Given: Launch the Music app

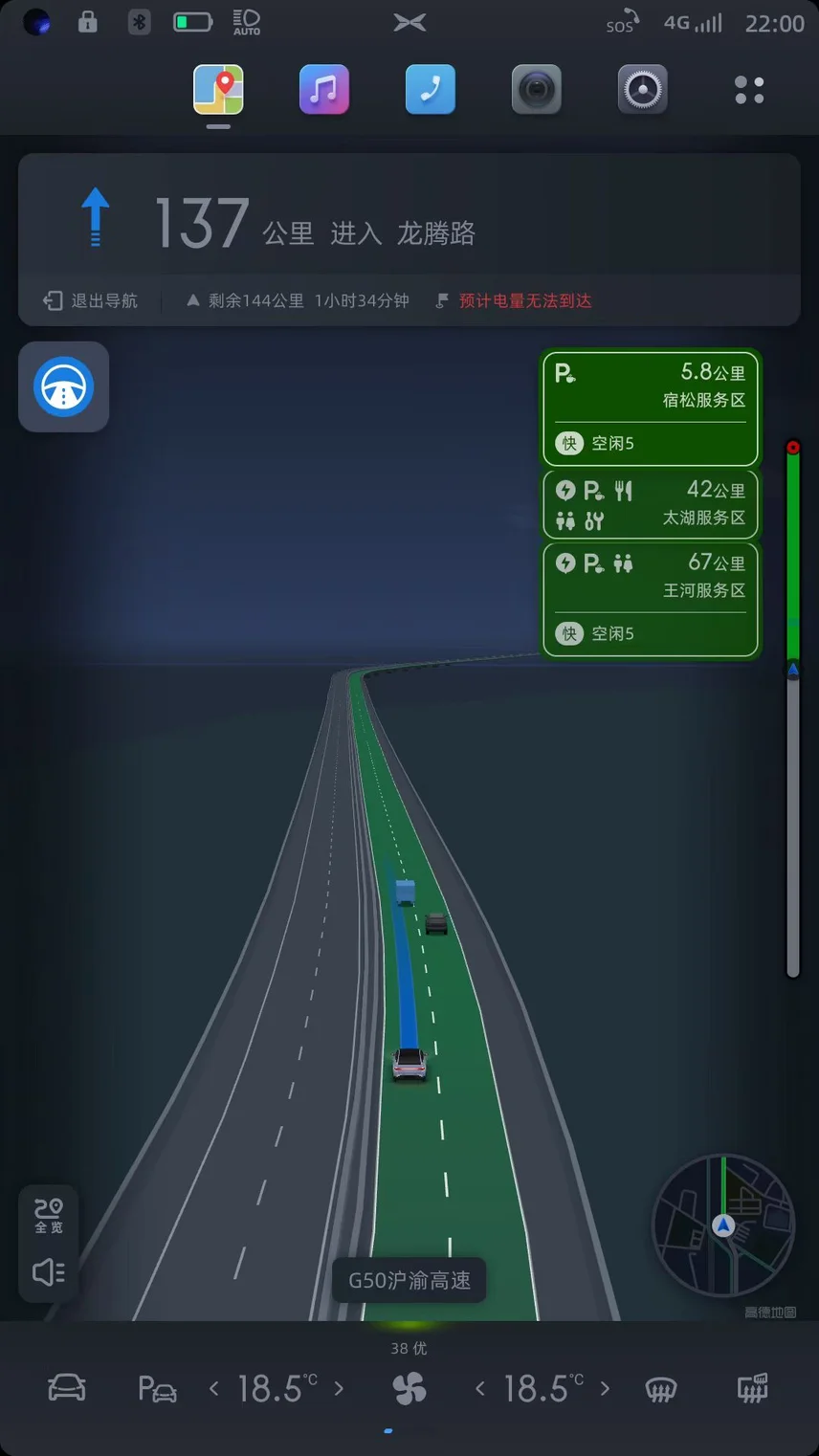Looking at the screenshot, I should 323,90.
